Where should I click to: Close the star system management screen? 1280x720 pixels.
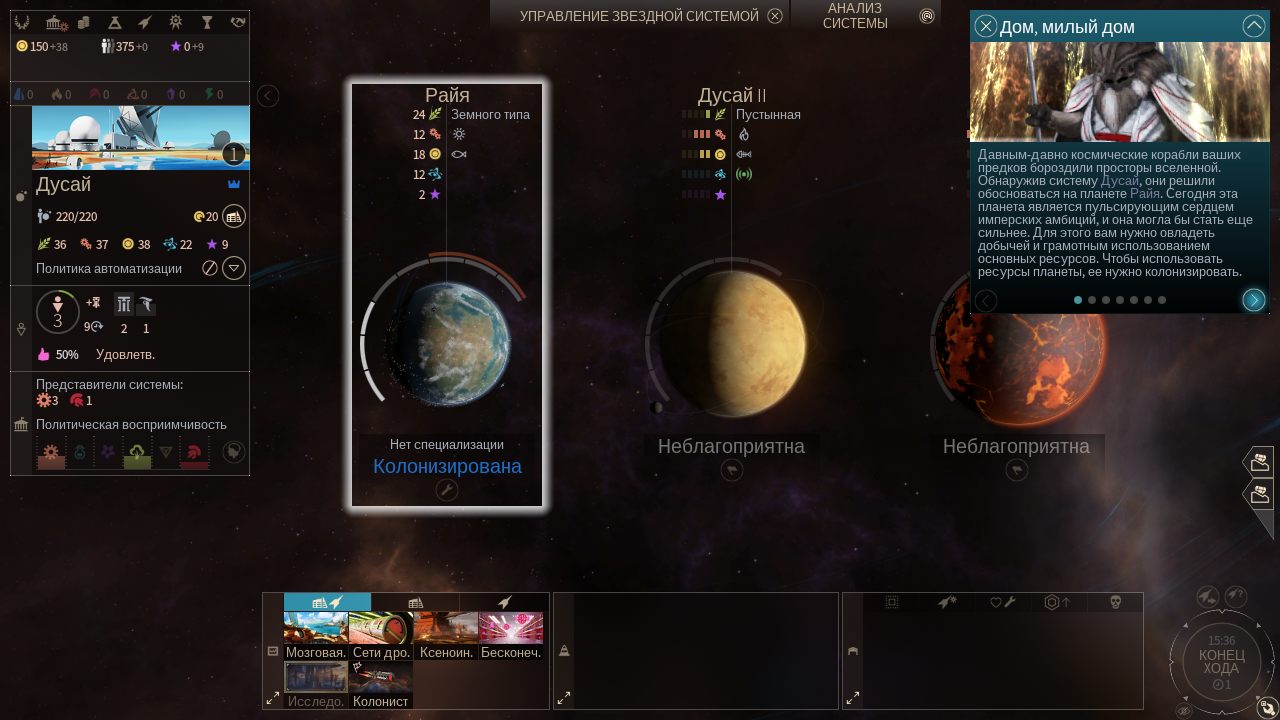click(x=775, y=16)
